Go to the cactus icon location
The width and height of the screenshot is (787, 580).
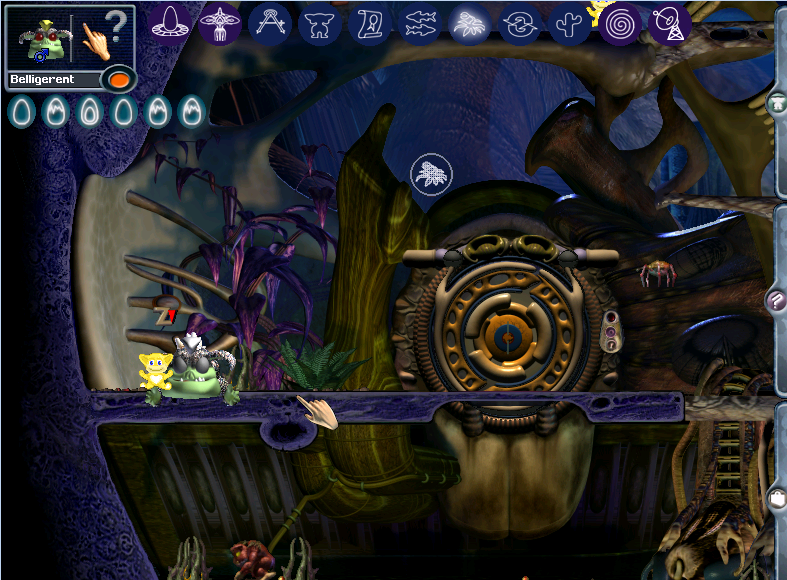[570, 22]
